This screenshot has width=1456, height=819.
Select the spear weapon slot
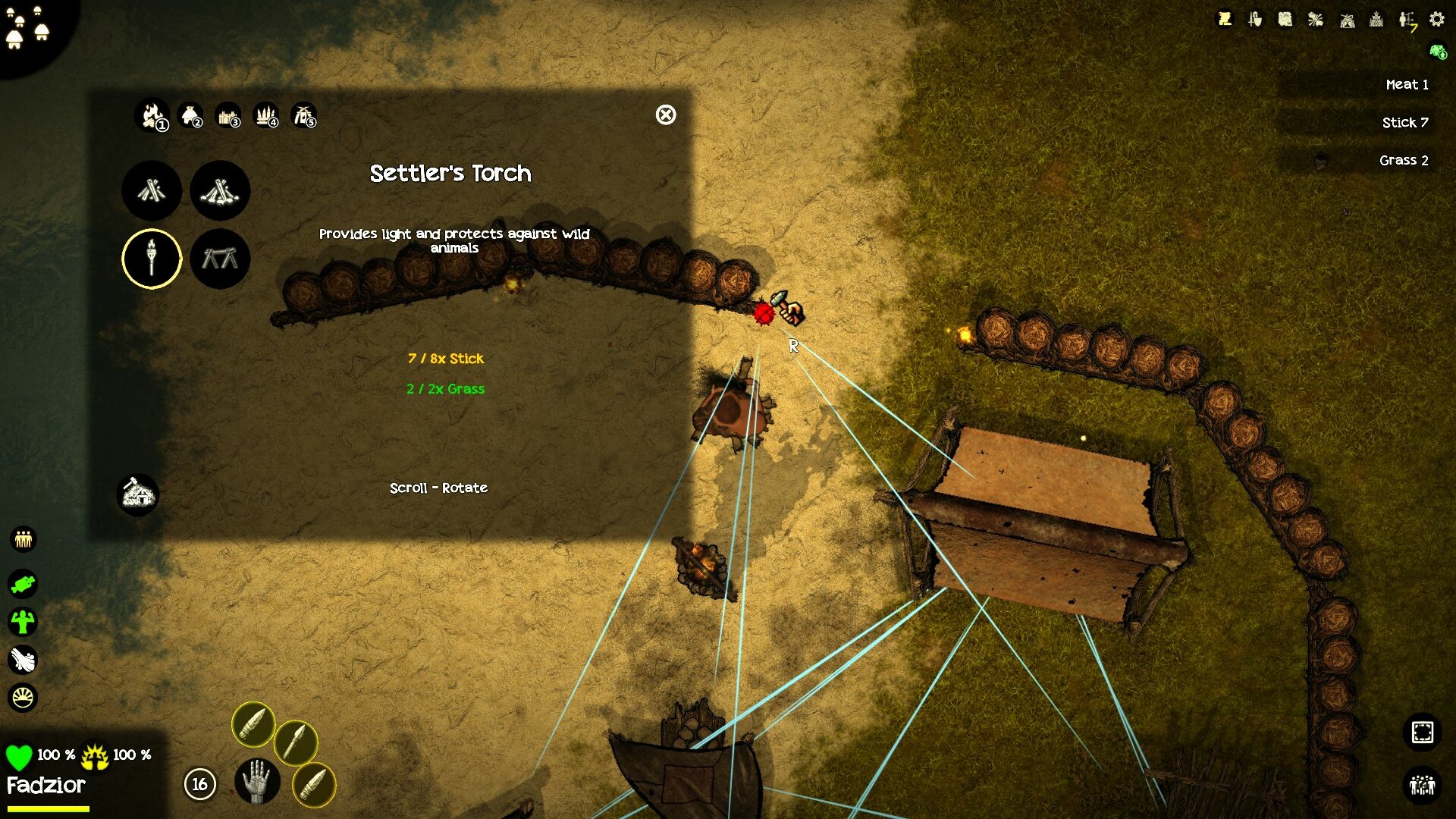point(295,742)
